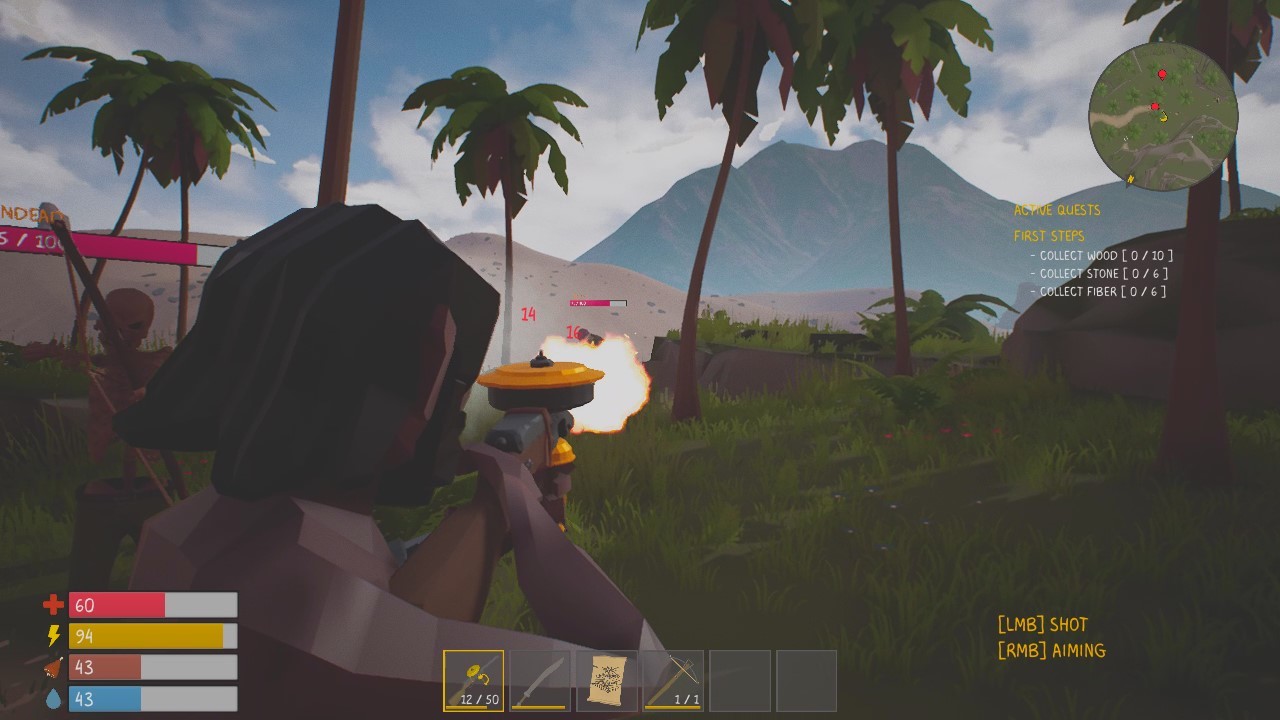Equip the pickaxe in hotbar slot four
This screenshot has width=1280, height=720.
670,681
